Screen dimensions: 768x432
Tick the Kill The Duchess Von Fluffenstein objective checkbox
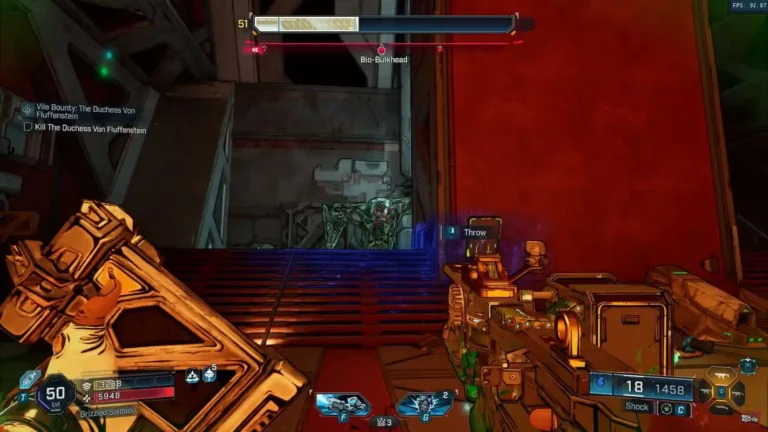tap(28, 128)
